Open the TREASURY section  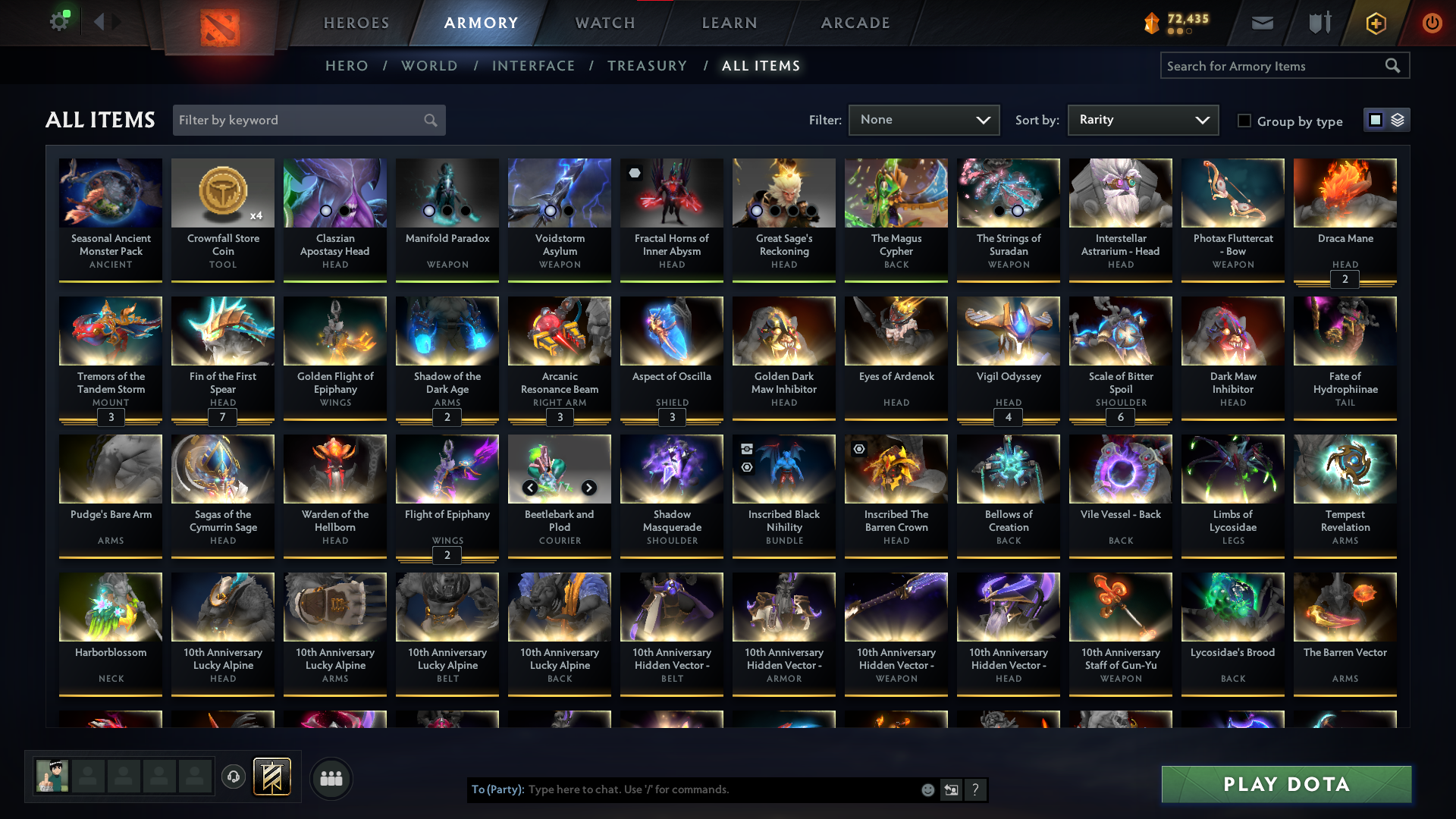coord(647,66)
